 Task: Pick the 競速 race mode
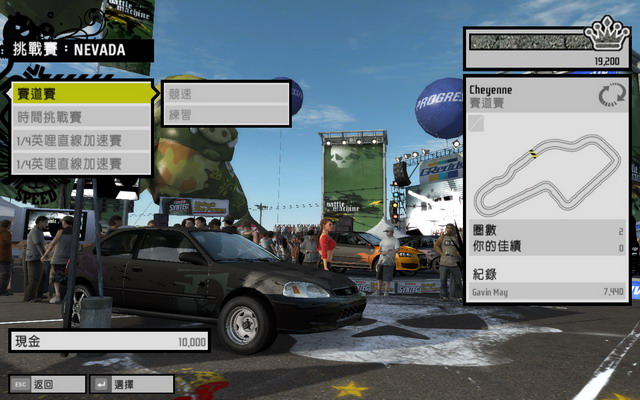tap(225, 92)
